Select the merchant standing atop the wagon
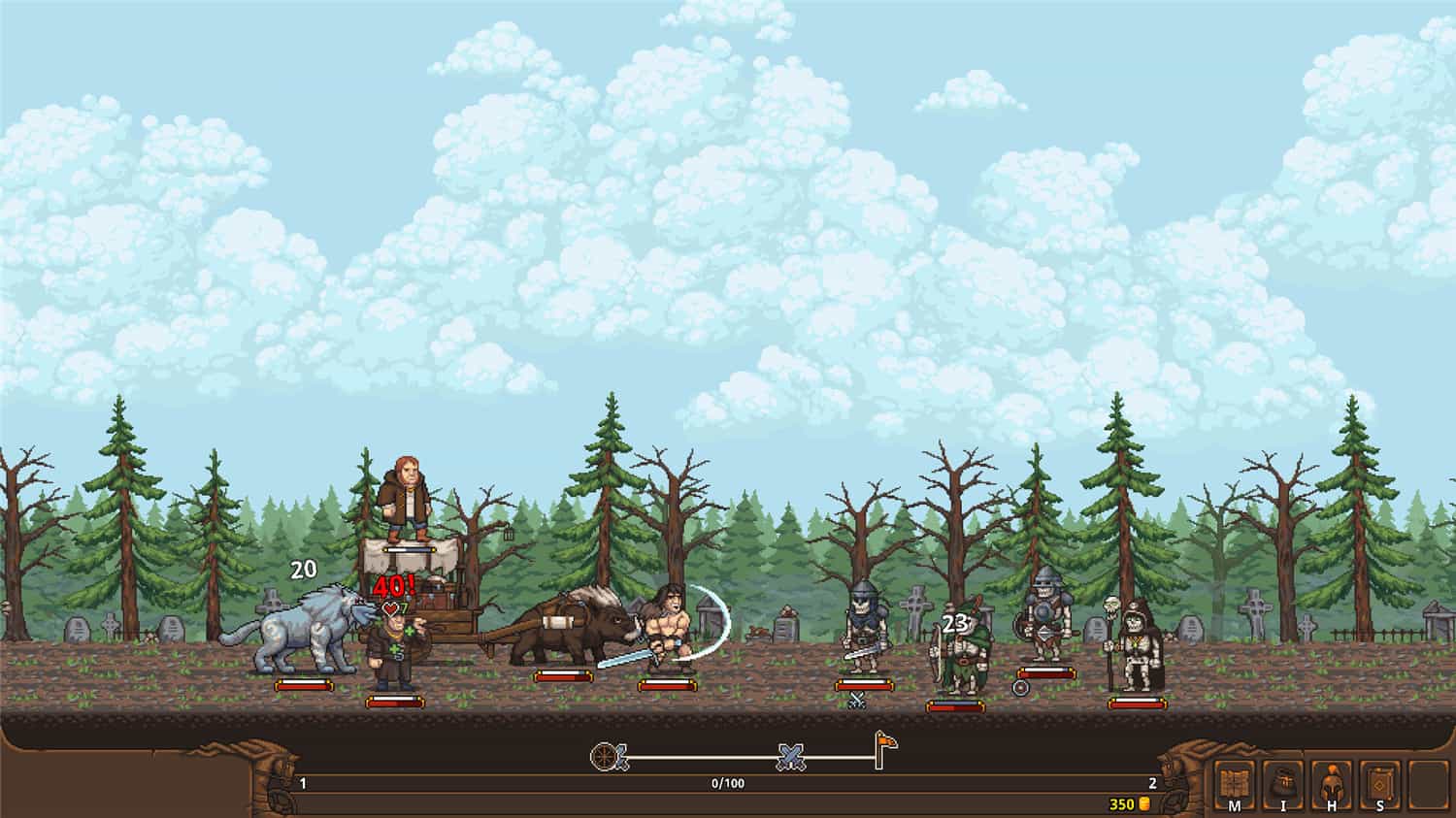This screenshot has height=818, width=1456. coord(408,495)
